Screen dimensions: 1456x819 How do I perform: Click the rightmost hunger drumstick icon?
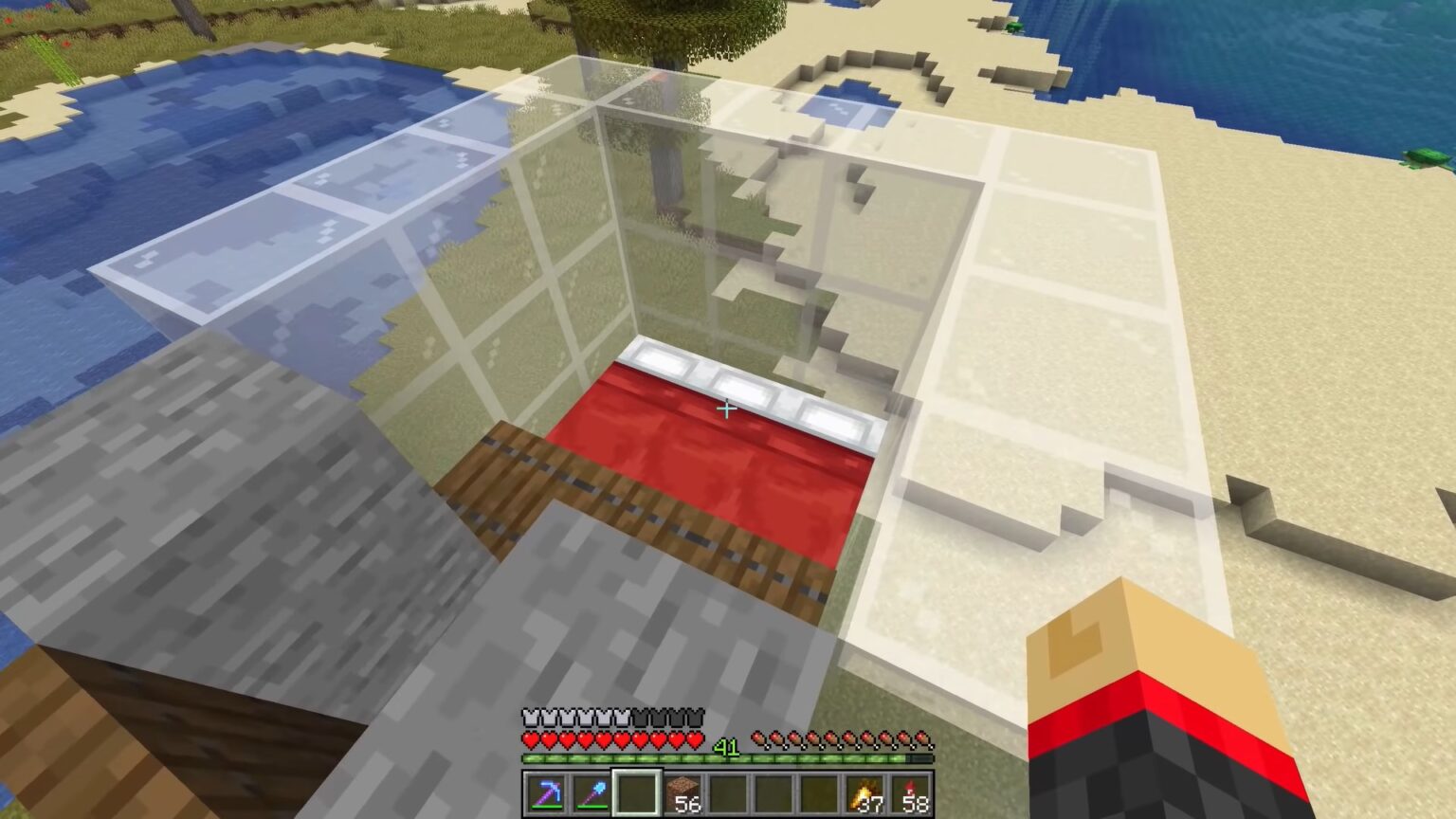pos(921,739)
